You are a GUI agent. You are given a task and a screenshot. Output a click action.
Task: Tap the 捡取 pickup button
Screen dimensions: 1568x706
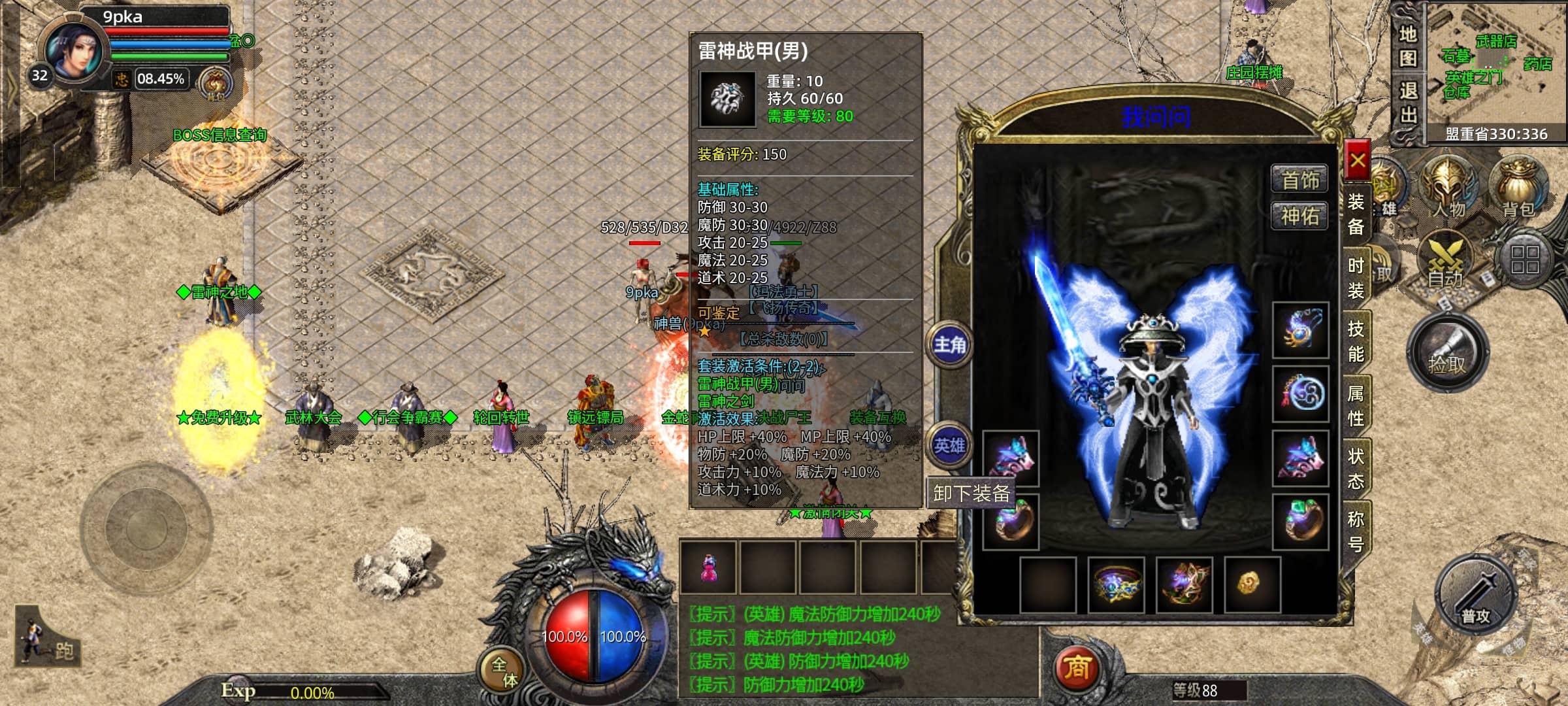pyautogui.click(x=1447, y=355)
